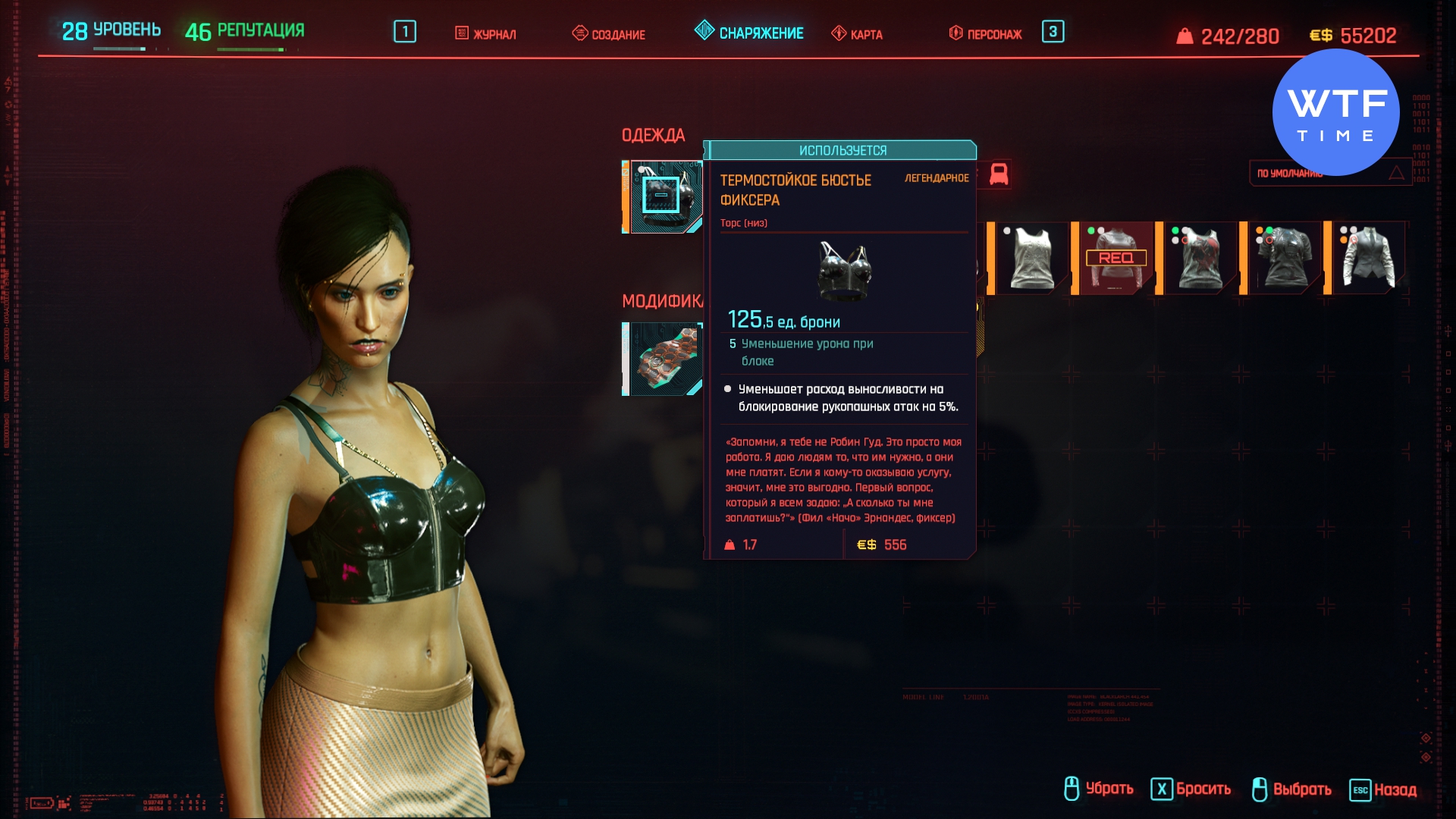Select the shirt marked REQ
Image resolution: width=1456 pixels, height=819 pixels.
pos(1116,258)
